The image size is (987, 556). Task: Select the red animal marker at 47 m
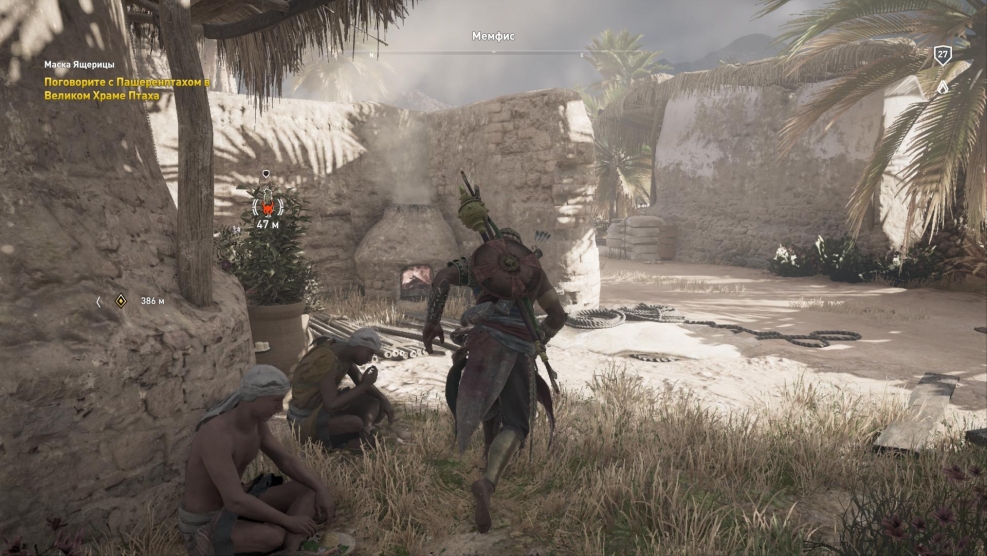coord(267,205)
